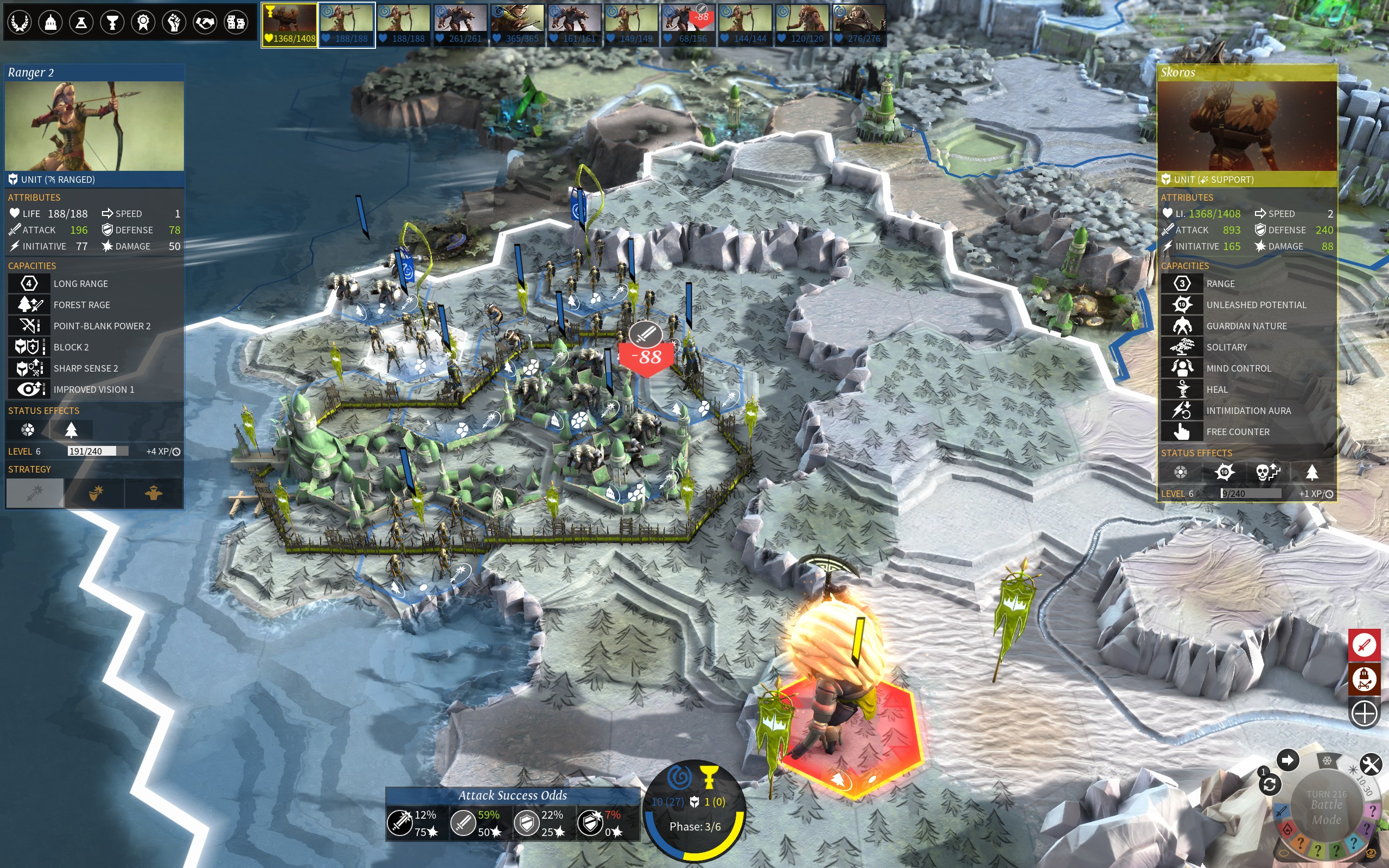Open the research flask screen
1389x868 pixels.
pyautogui.click(x=81, y=22)
